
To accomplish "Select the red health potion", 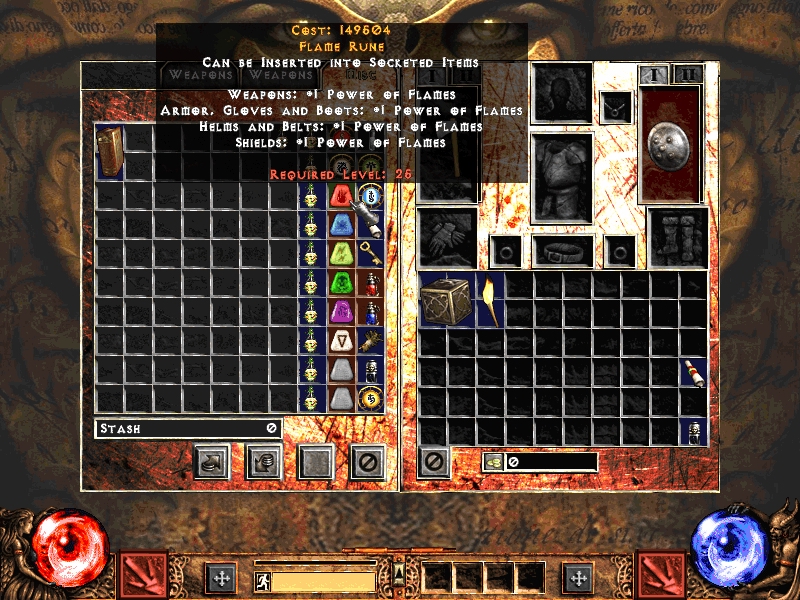I will pyautogui.click(x=371, y=284).
